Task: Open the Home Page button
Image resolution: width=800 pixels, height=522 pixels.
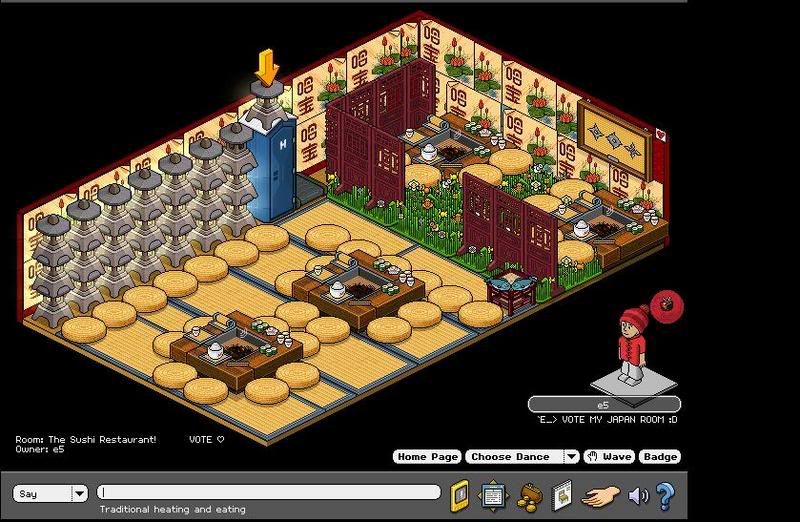Action: (427, 457)
